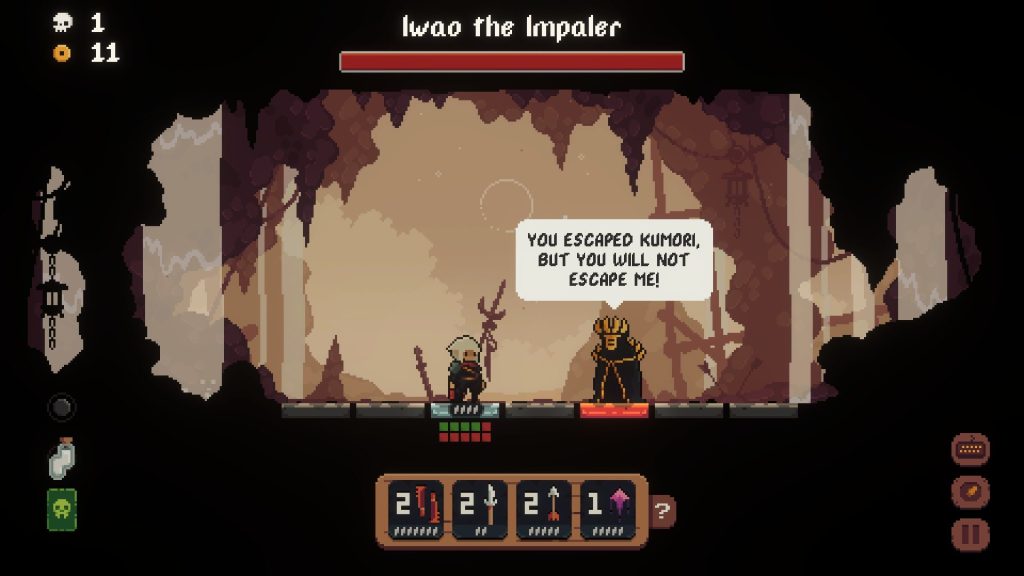
Task: Click the round compass button
Action: tap(970, 492)
